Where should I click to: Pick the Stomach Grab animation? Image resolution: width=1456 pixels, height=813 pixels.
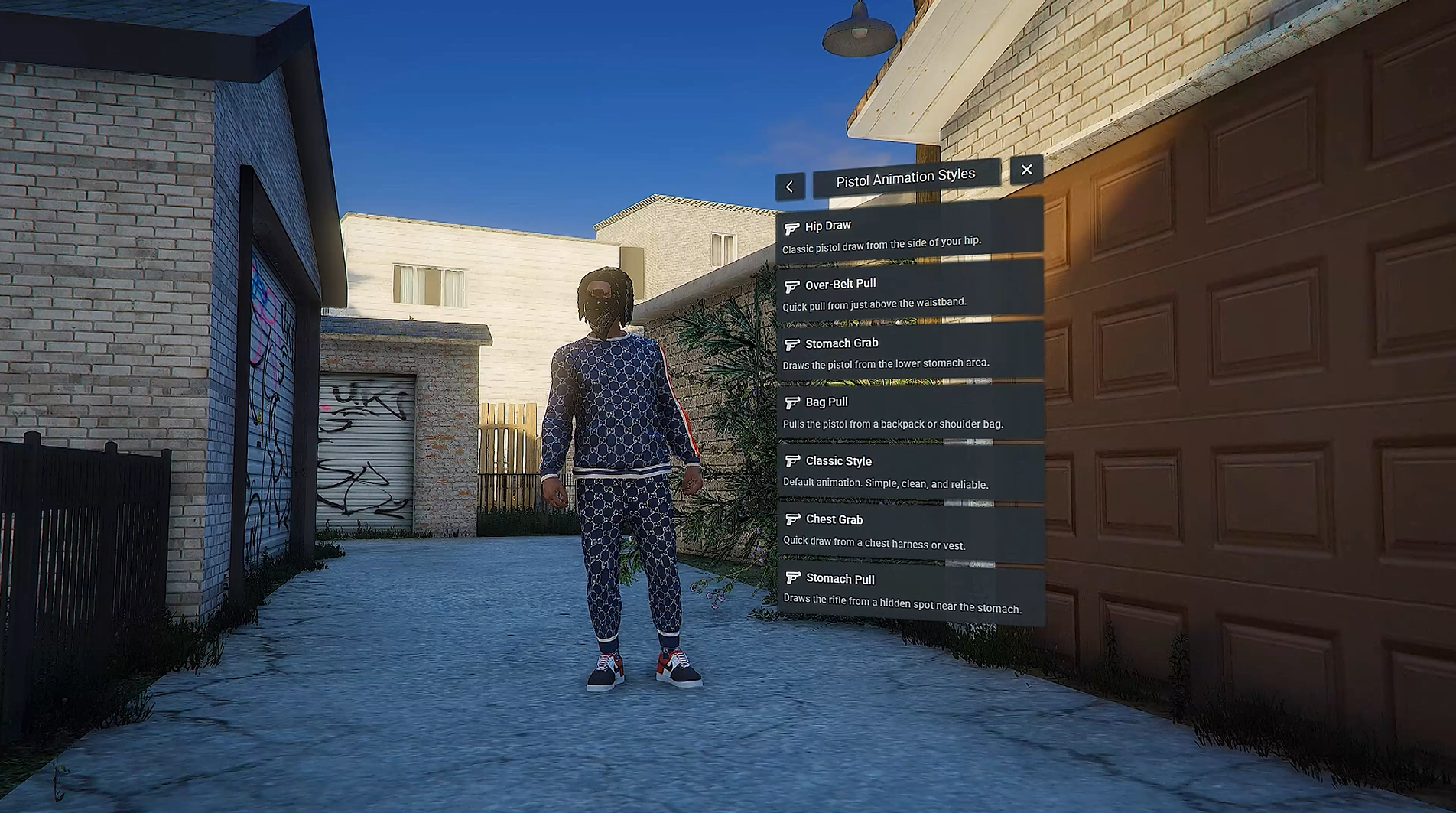point(909,353)
